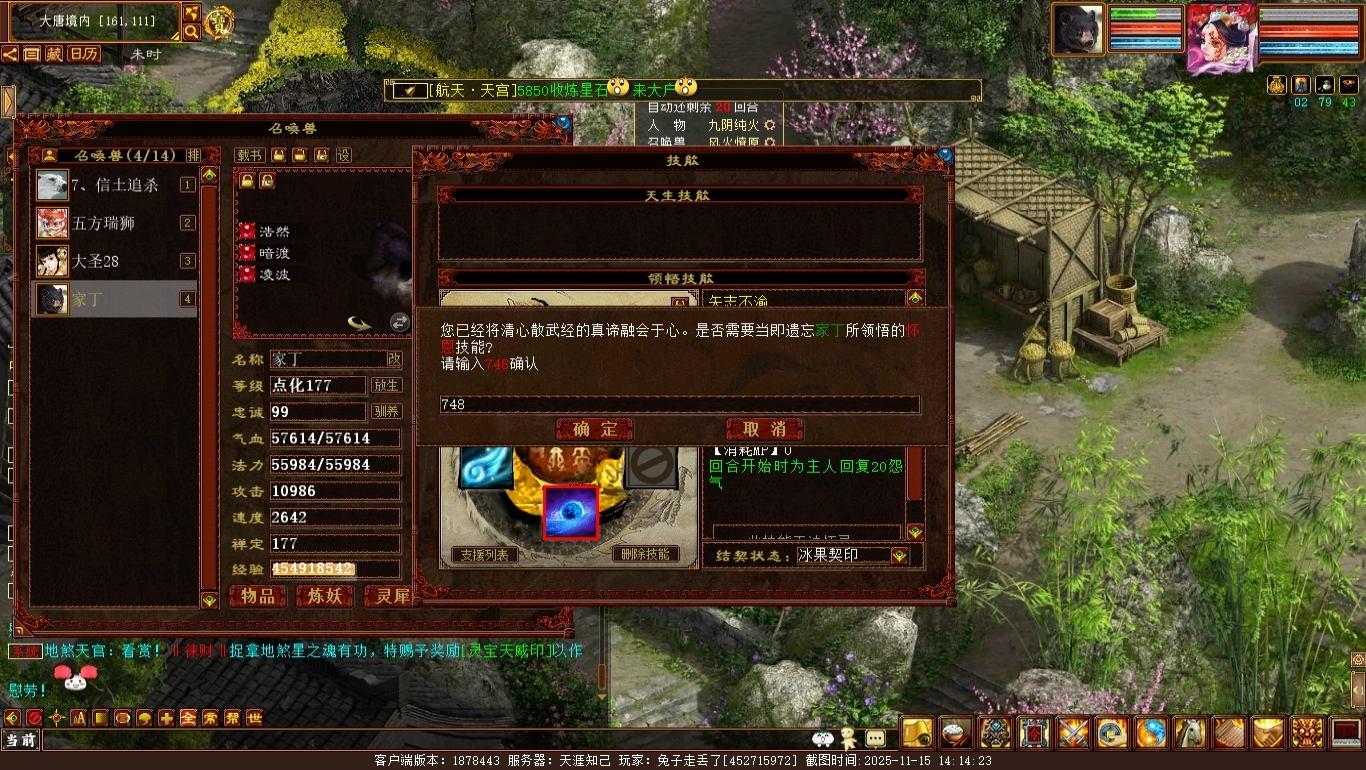This screenshot has width=1366, height=770.
Task: Cancel the skill removal with 取消
Action: click(x=765, y=429)
